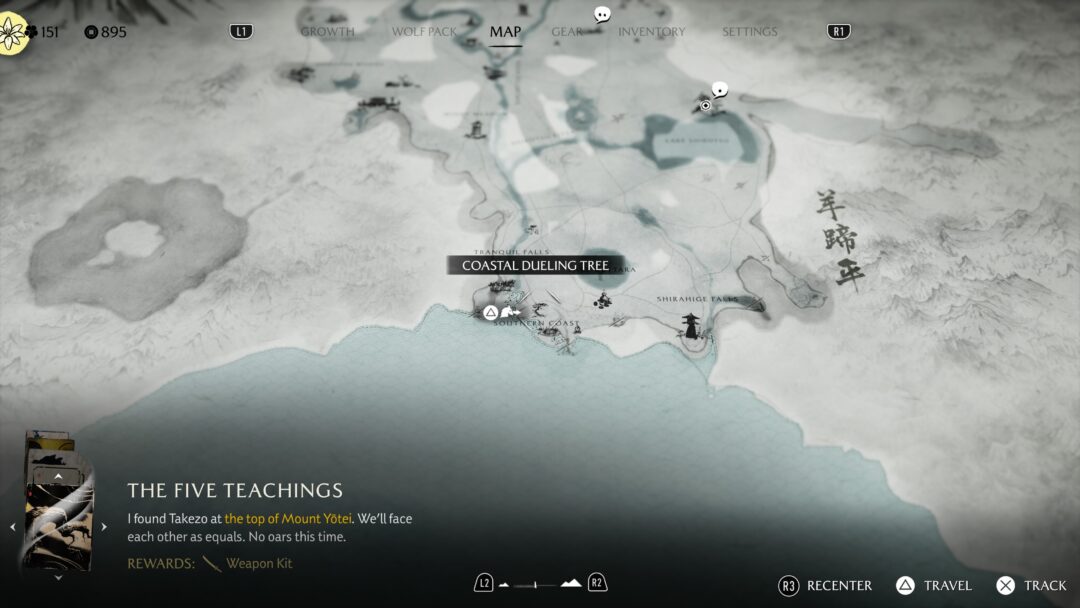Recenter the map view
This screenshot has width=1080, height=608.
click(828, 585)
